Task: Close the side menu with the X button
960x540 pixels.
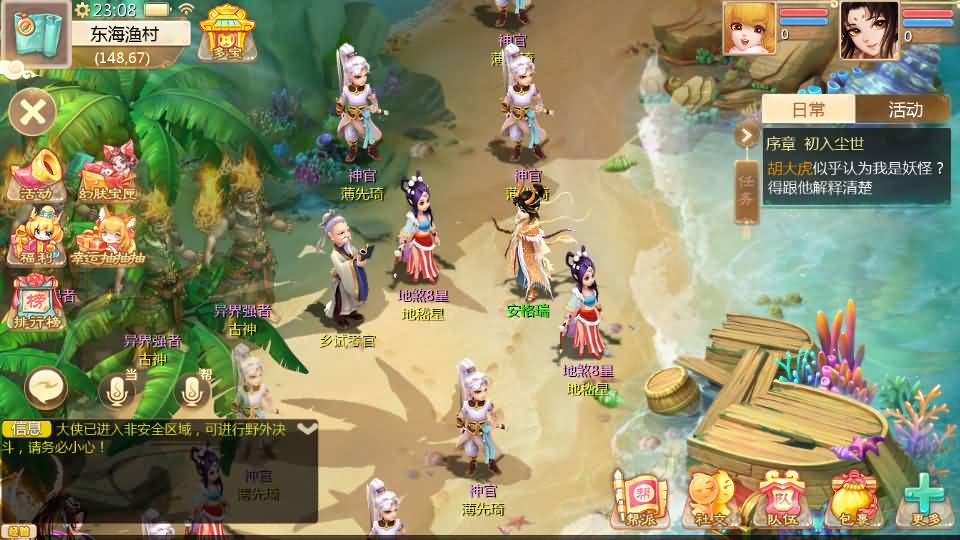Action: click(33, 111)
